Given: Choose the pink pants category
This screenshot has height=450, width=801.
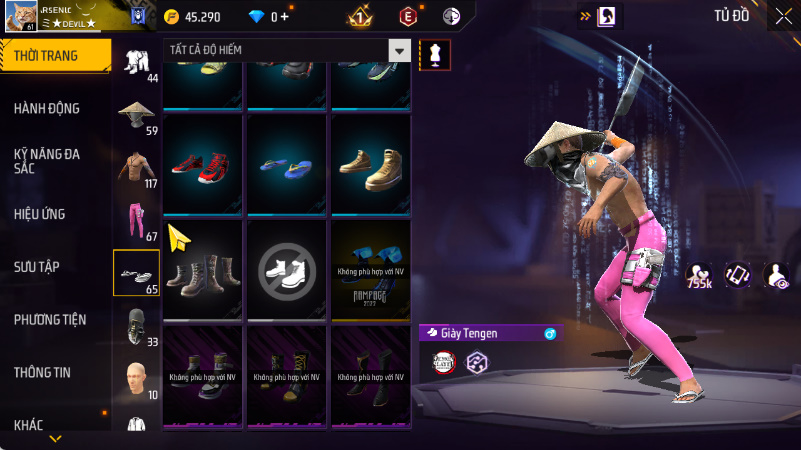Looking at the screenshot, I should pos(136,222).
